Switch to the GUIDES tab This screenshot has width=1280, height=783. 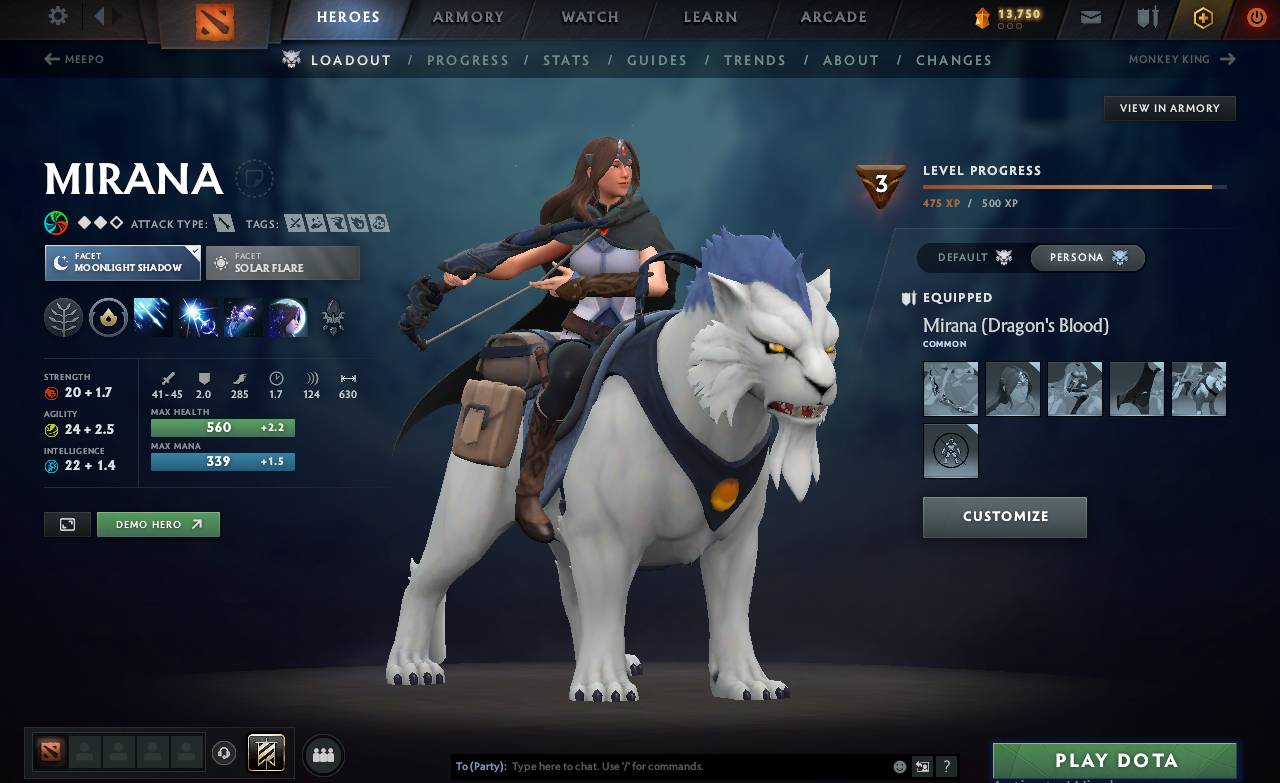[657, 60]
